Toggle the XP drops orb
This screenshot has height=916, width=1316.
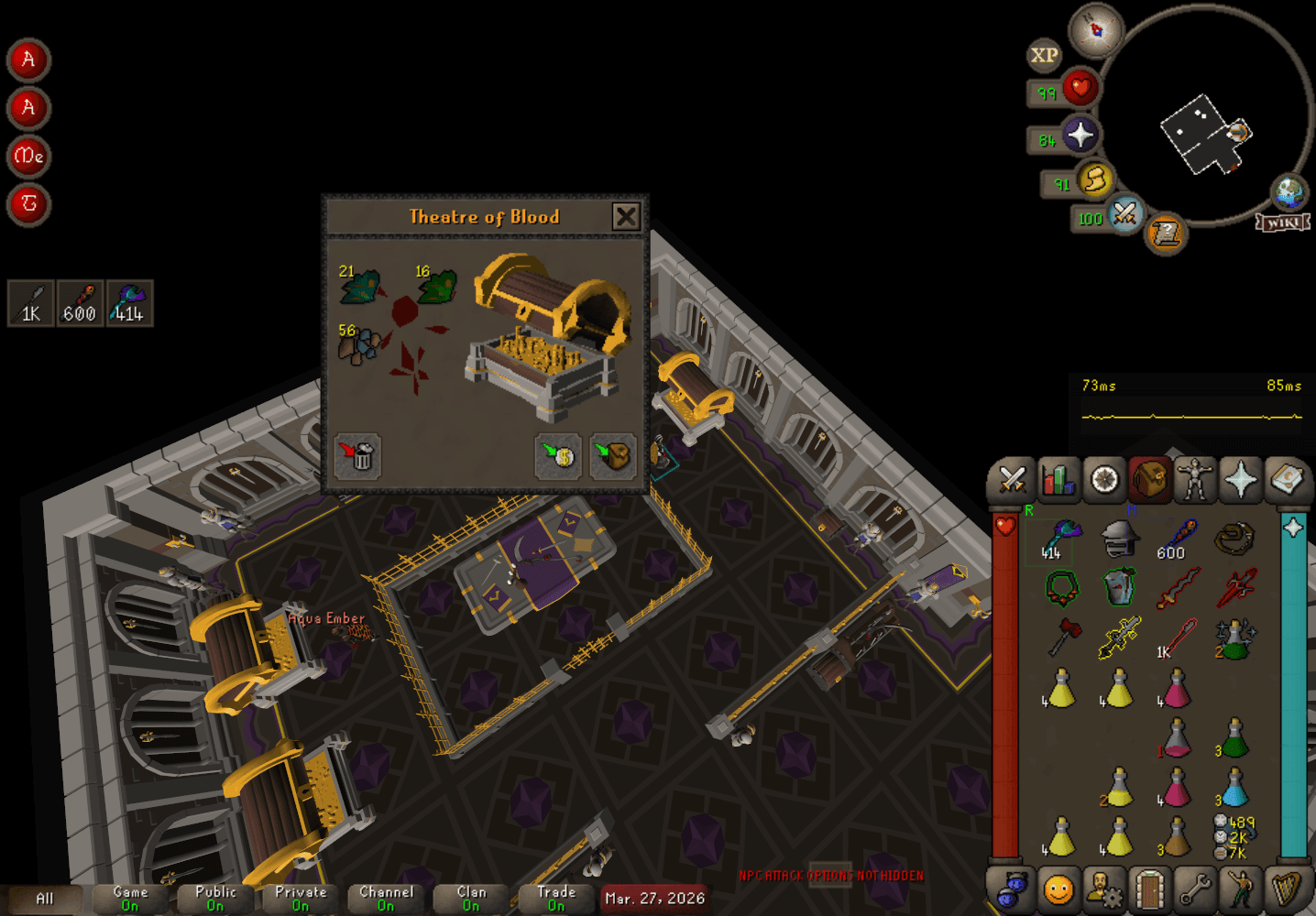tap(1044, 55)
